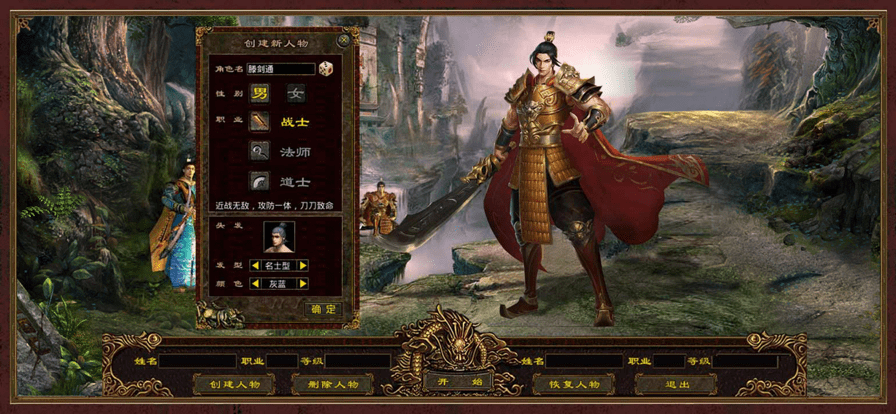
Task: Click the Delete Character (删除人物) button
Action: coord(332,384)
